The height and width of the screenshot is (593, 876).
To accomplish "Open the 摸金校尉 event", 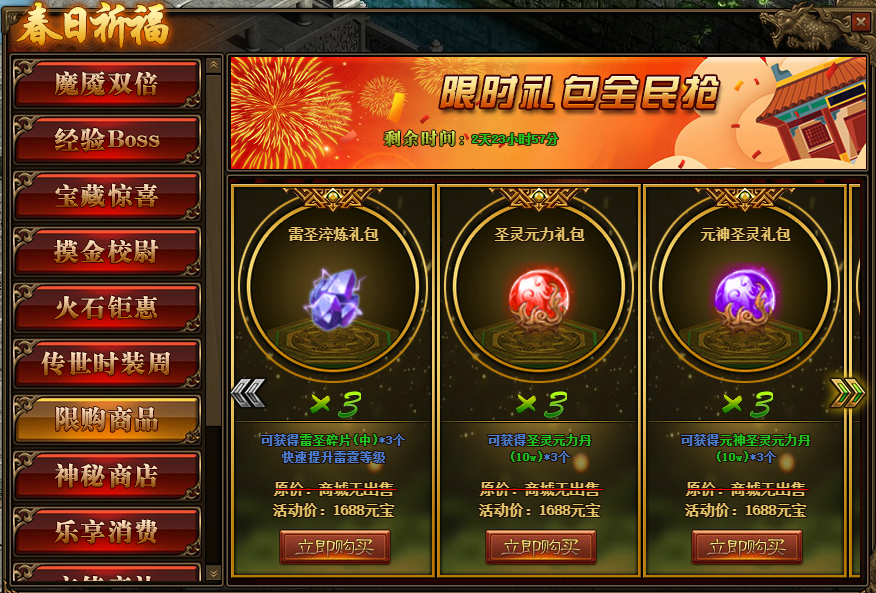I will 106,252.
